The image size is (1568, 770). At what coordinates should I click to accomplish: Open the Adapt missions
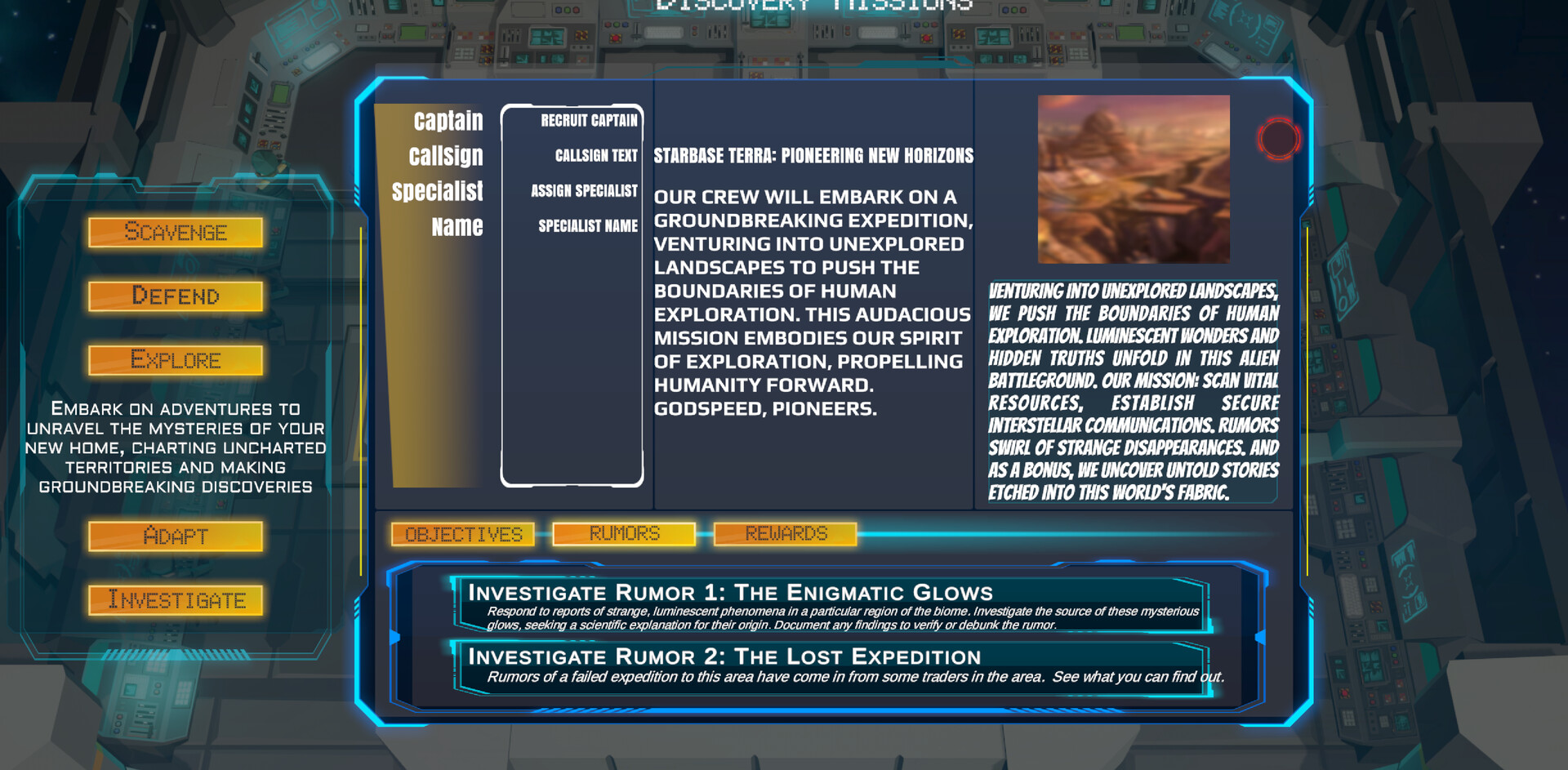point(176,536)
